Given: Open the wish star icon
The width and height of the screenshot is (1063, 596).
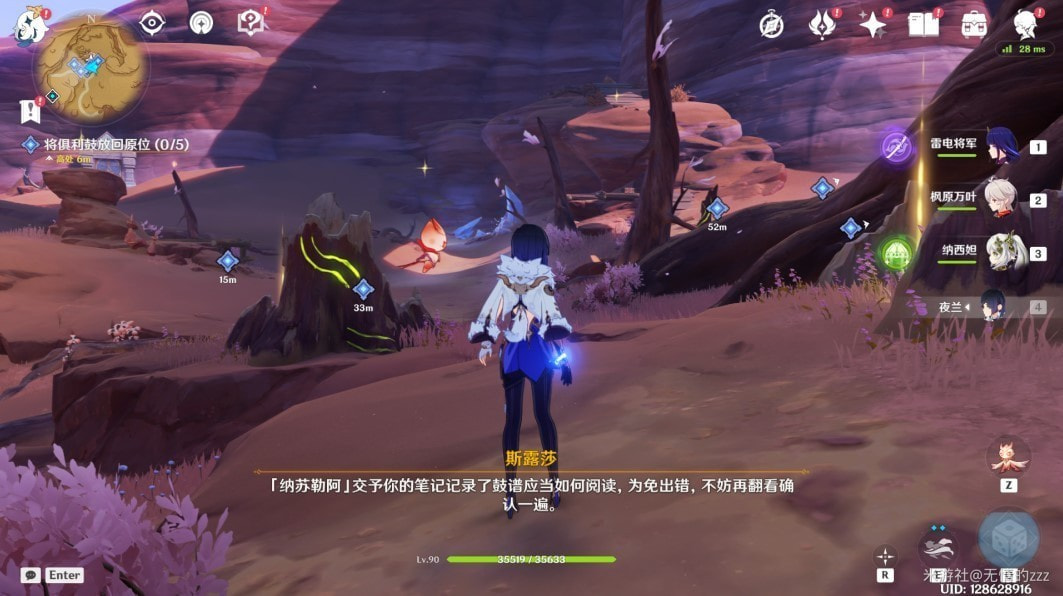Looking at the screenshot, I should point(873,25).
